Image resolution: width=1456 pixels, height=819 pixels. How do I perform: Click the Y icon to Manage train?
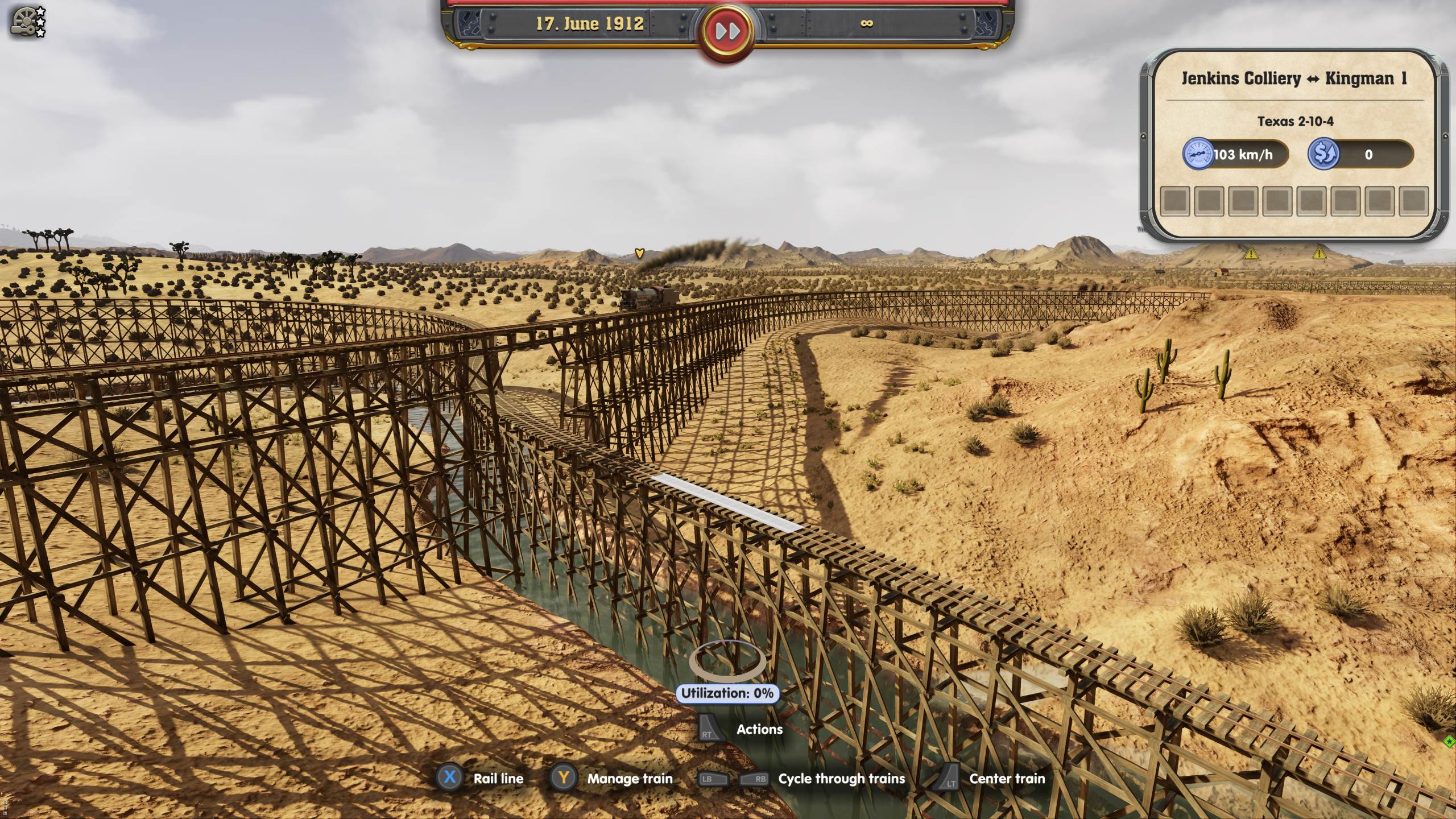pyautogui.click(x=564, y=779)
